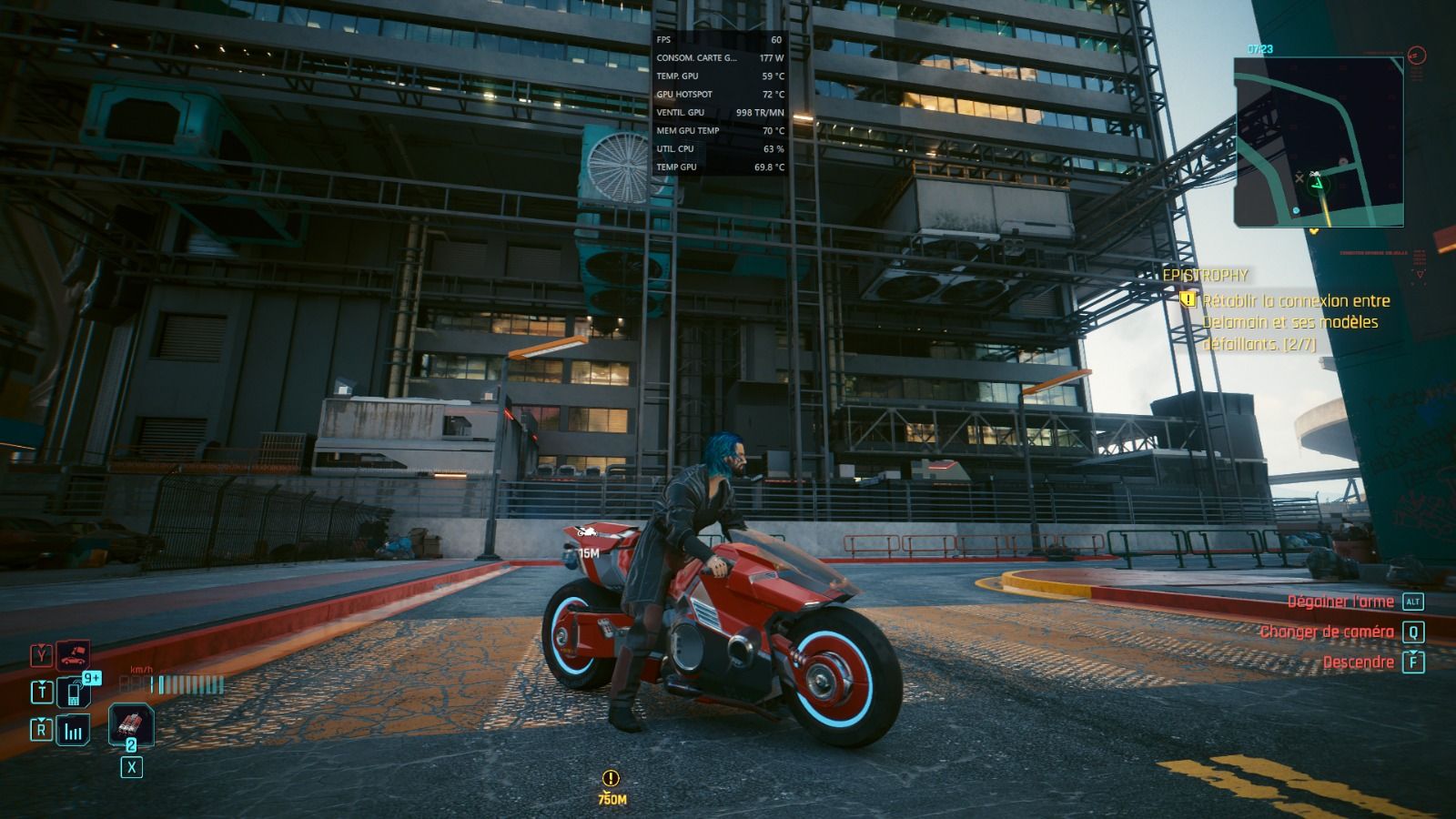Open the radio signal bars icon
The width and height of the screenshot is (1456, 819).
pos(73,731)
